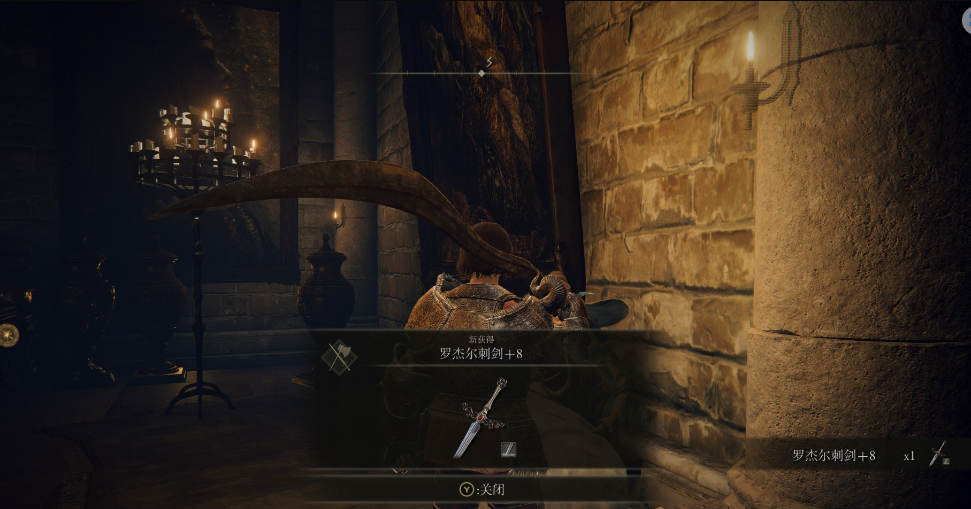The height and width of the screenshot is (509, 971).
Task: Click the 罗杰尔刺剑+8 entry in the pickup log
Action: tap(834, 455)
